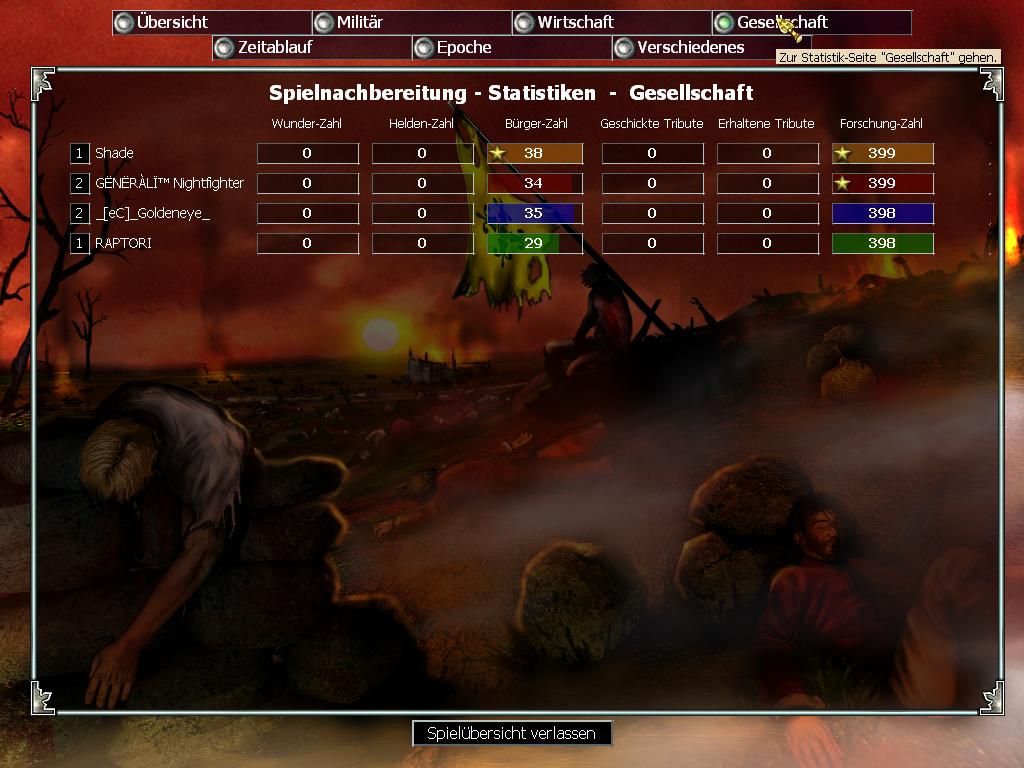Select player GÉNÉRÀLÎ Nightfighter in the list

(x=169, y=183)
